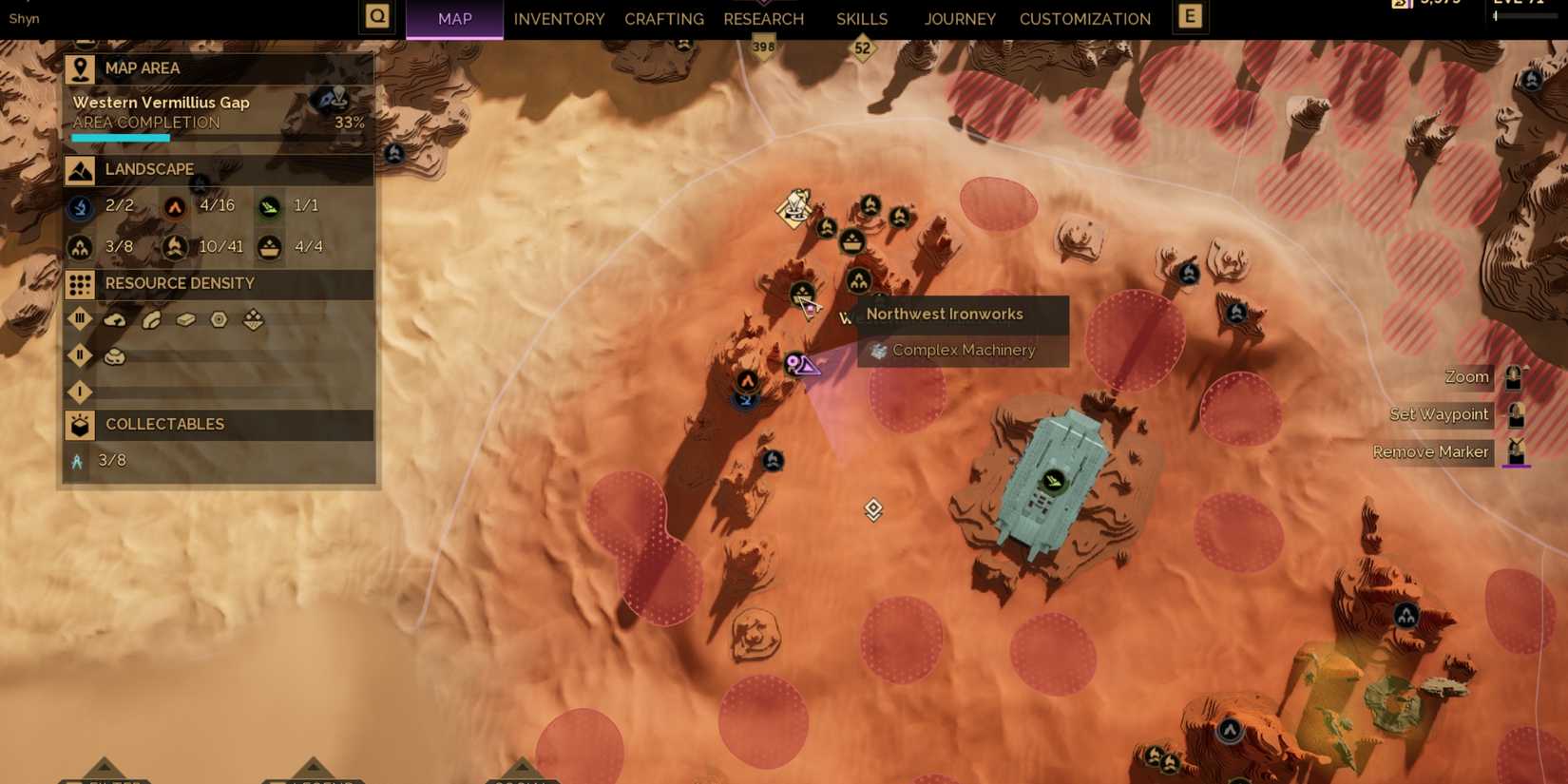This screenshot has width=1568, height=784.
Task: Select the blue cave landscape icon
Action: tap(80, 207)
